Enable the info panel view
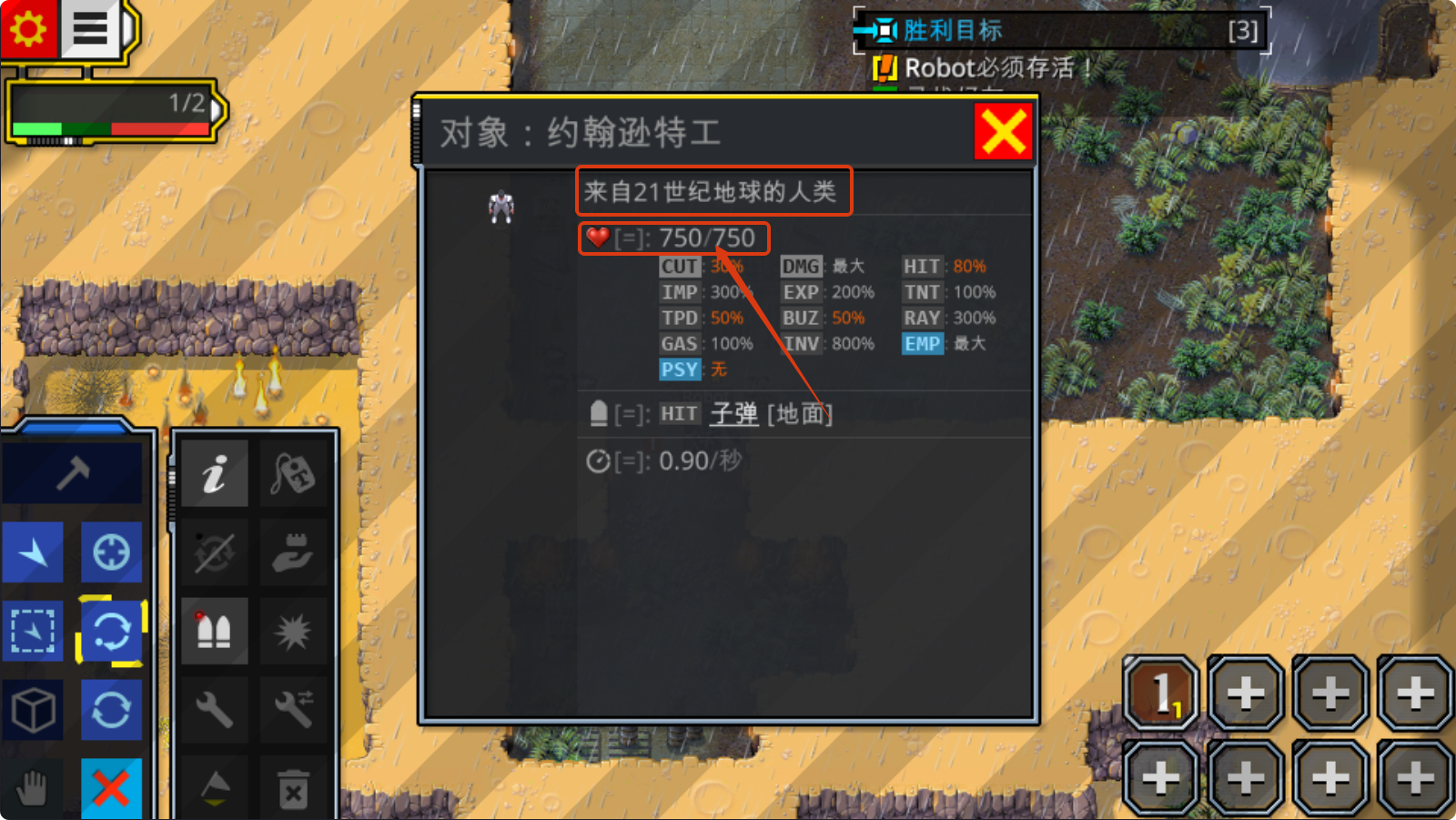This screenshot has width=1456, height=820. (214, 472)
